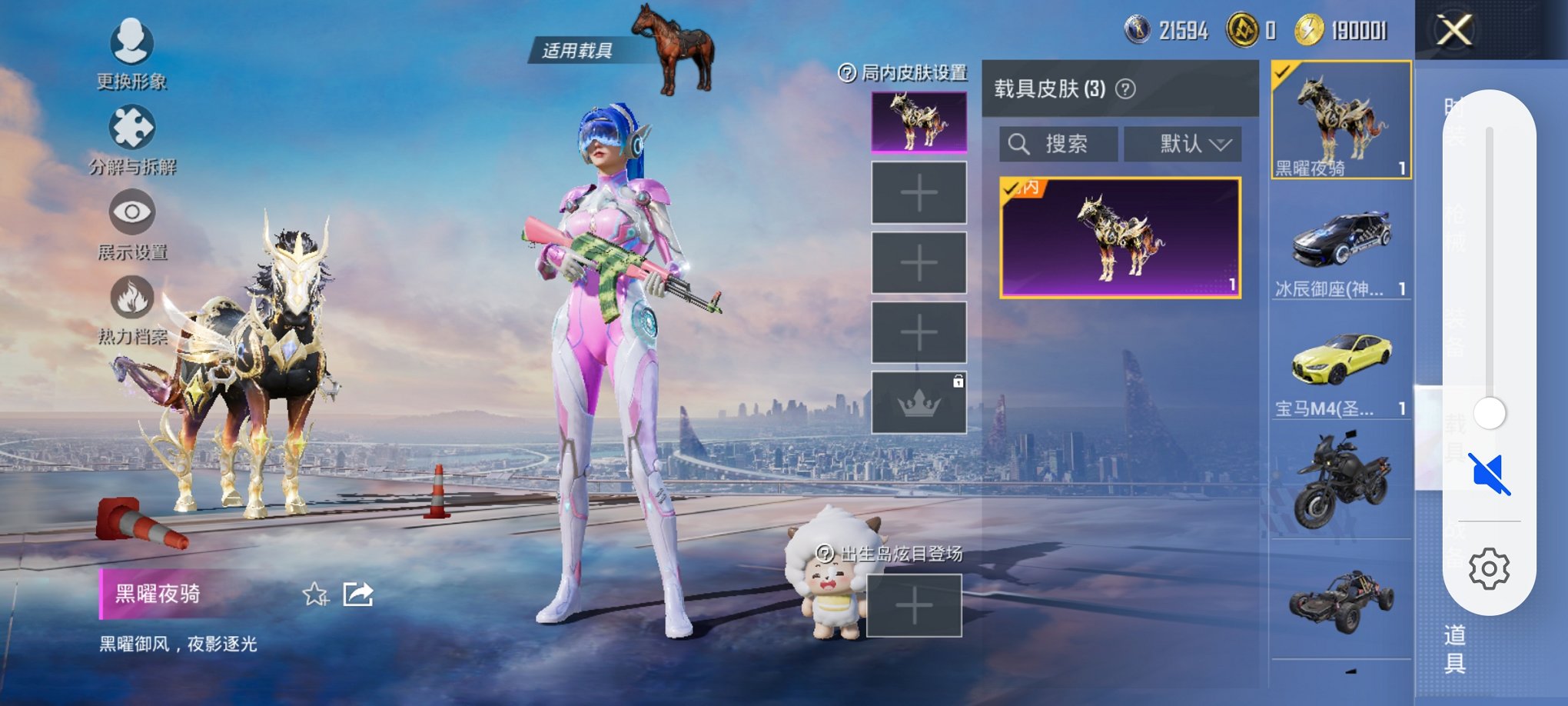
Task: Click the locked crown slot
Action: (x=919, y=404)
